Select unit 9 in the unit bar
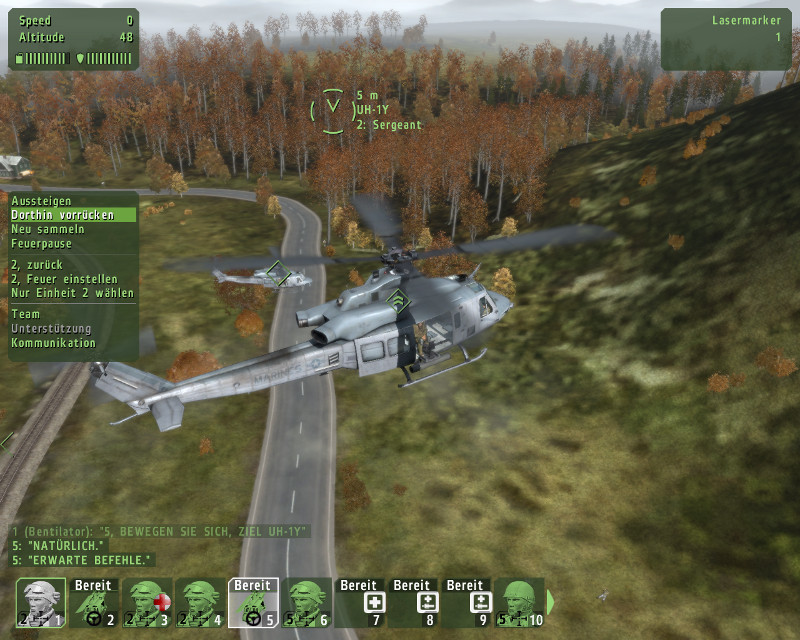Screen dimensions: 800x640 tap(466, 603)
